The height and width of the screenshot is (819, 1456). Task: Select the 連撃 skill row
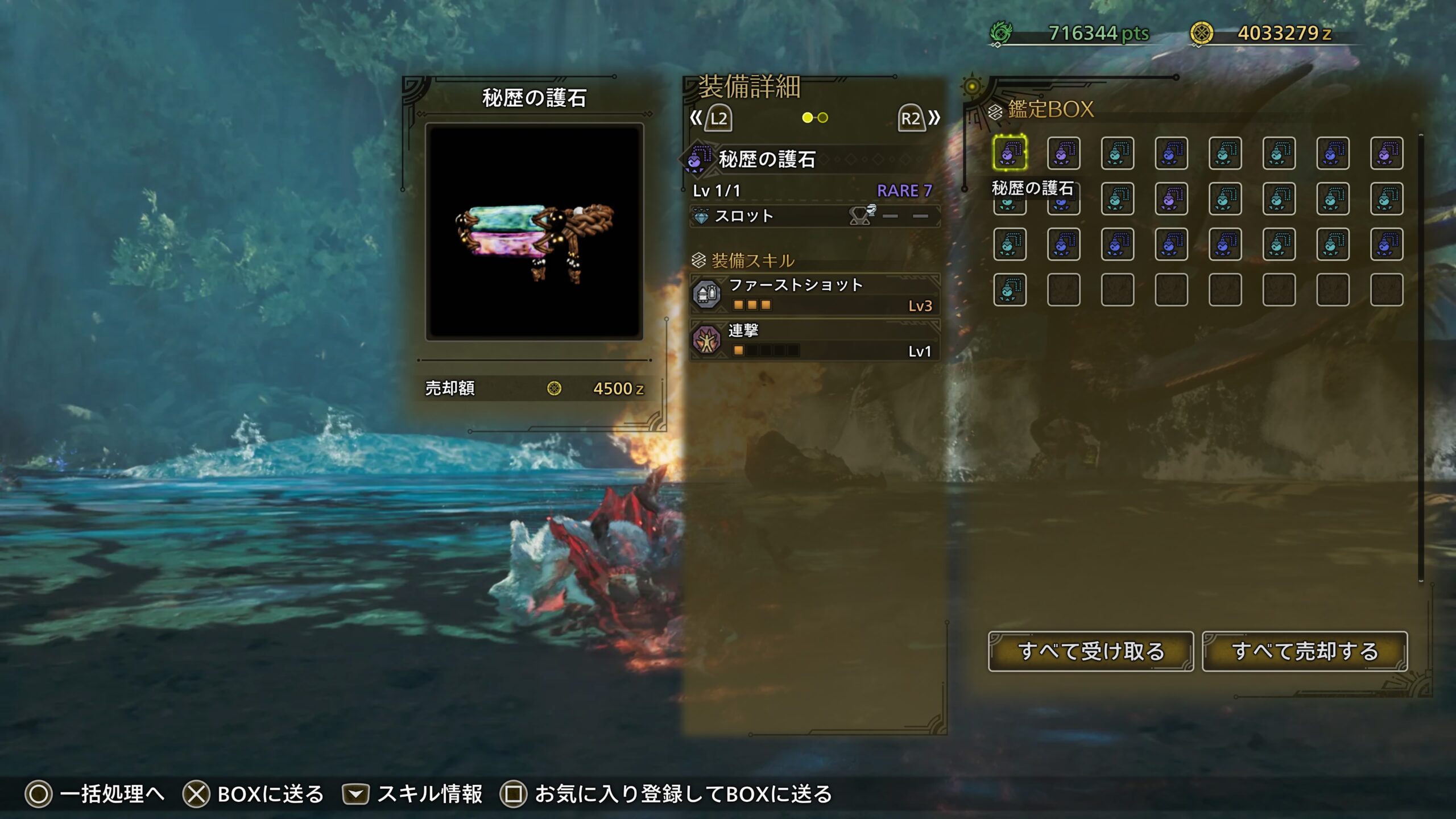(x=814, y=340)
